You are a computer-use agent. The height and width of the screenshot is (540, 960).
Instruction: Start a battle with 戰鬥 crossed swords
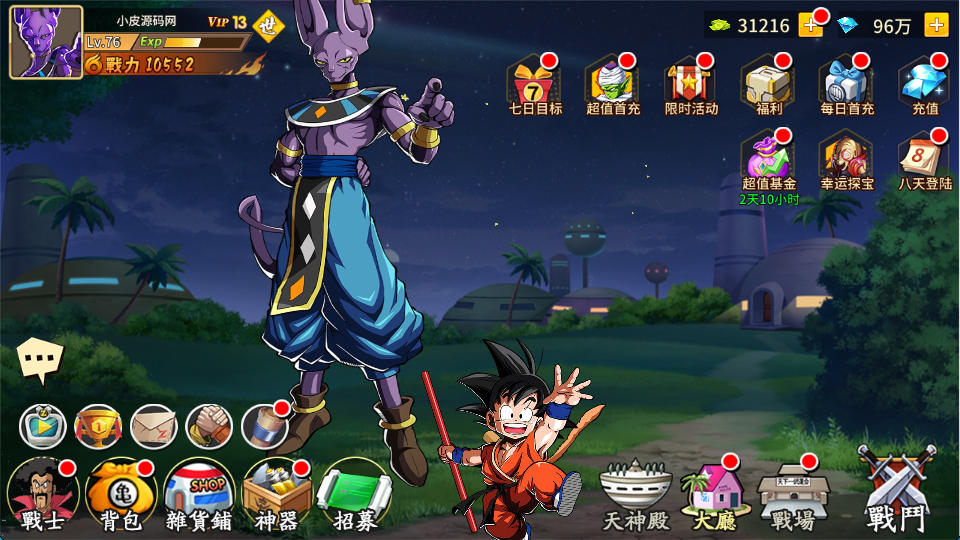895,490
